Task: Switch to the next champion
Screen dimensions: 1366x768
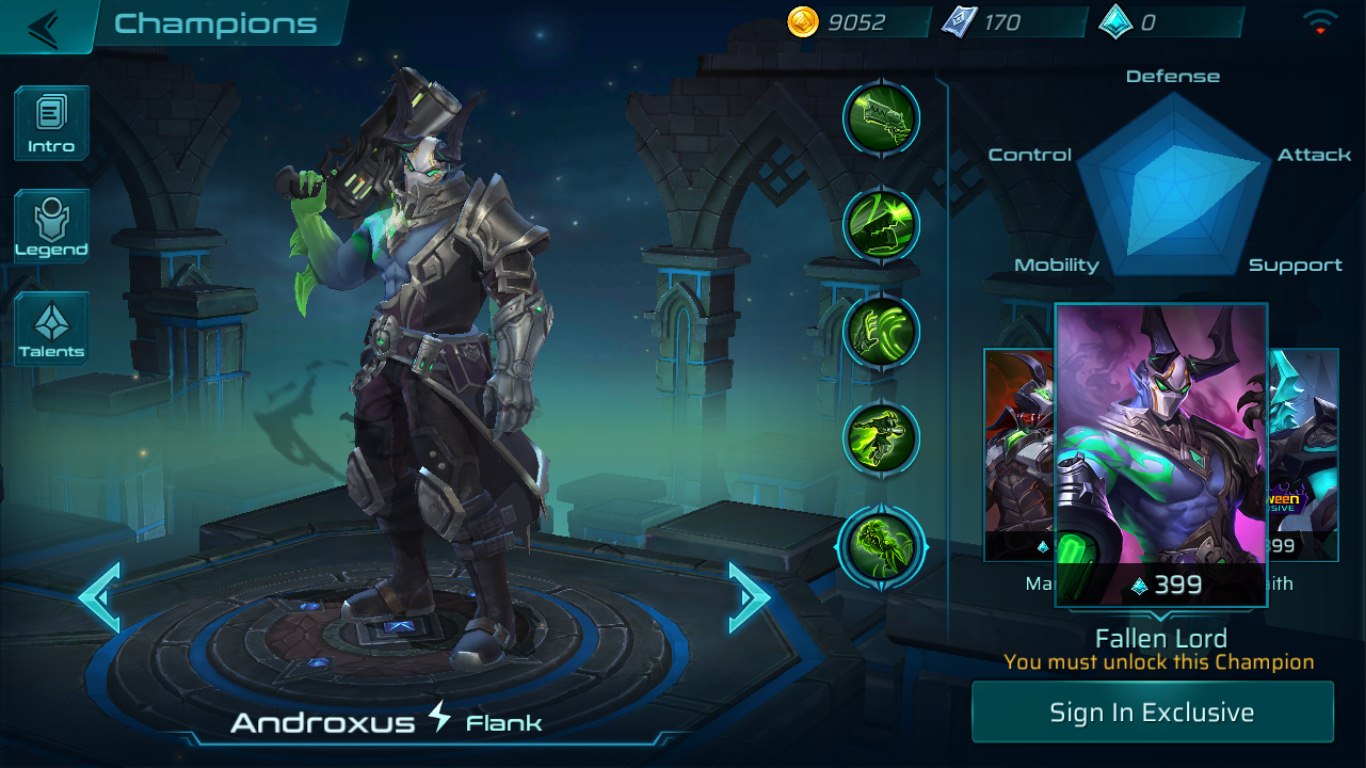Action: tap(748, 597)
